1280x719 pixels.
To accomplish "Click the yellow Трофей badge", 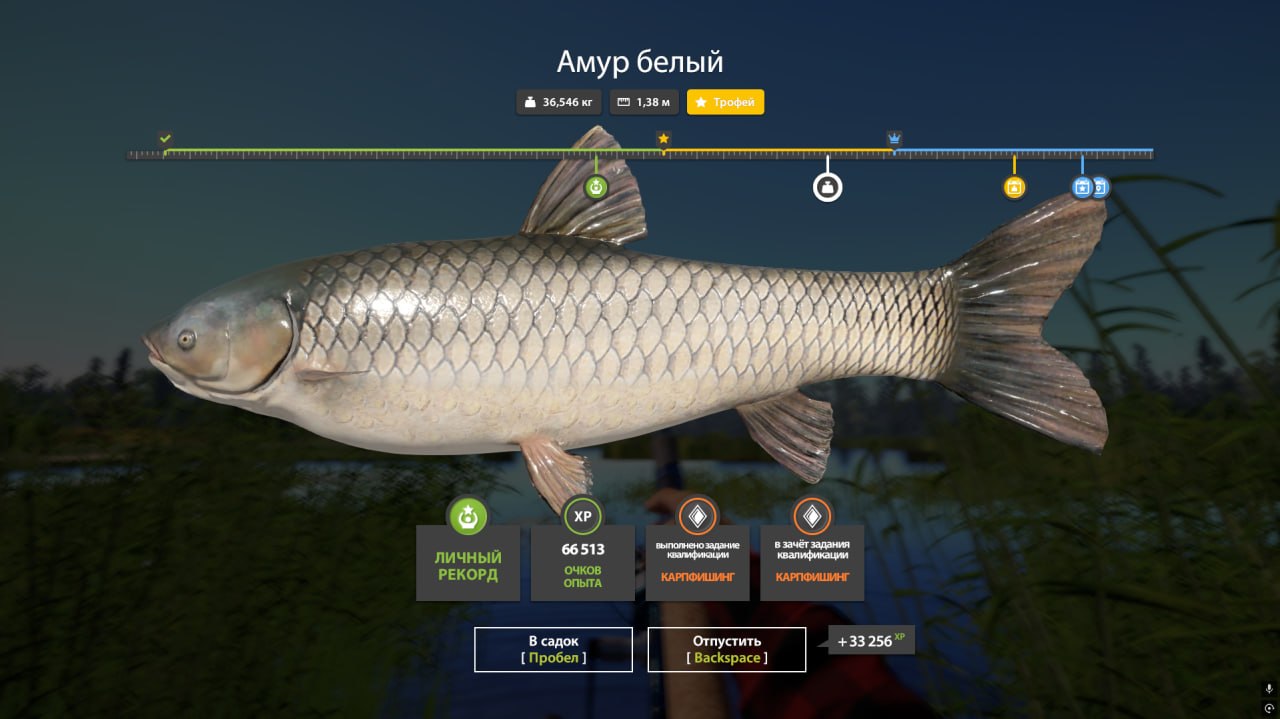I will [x=725, y=102].
